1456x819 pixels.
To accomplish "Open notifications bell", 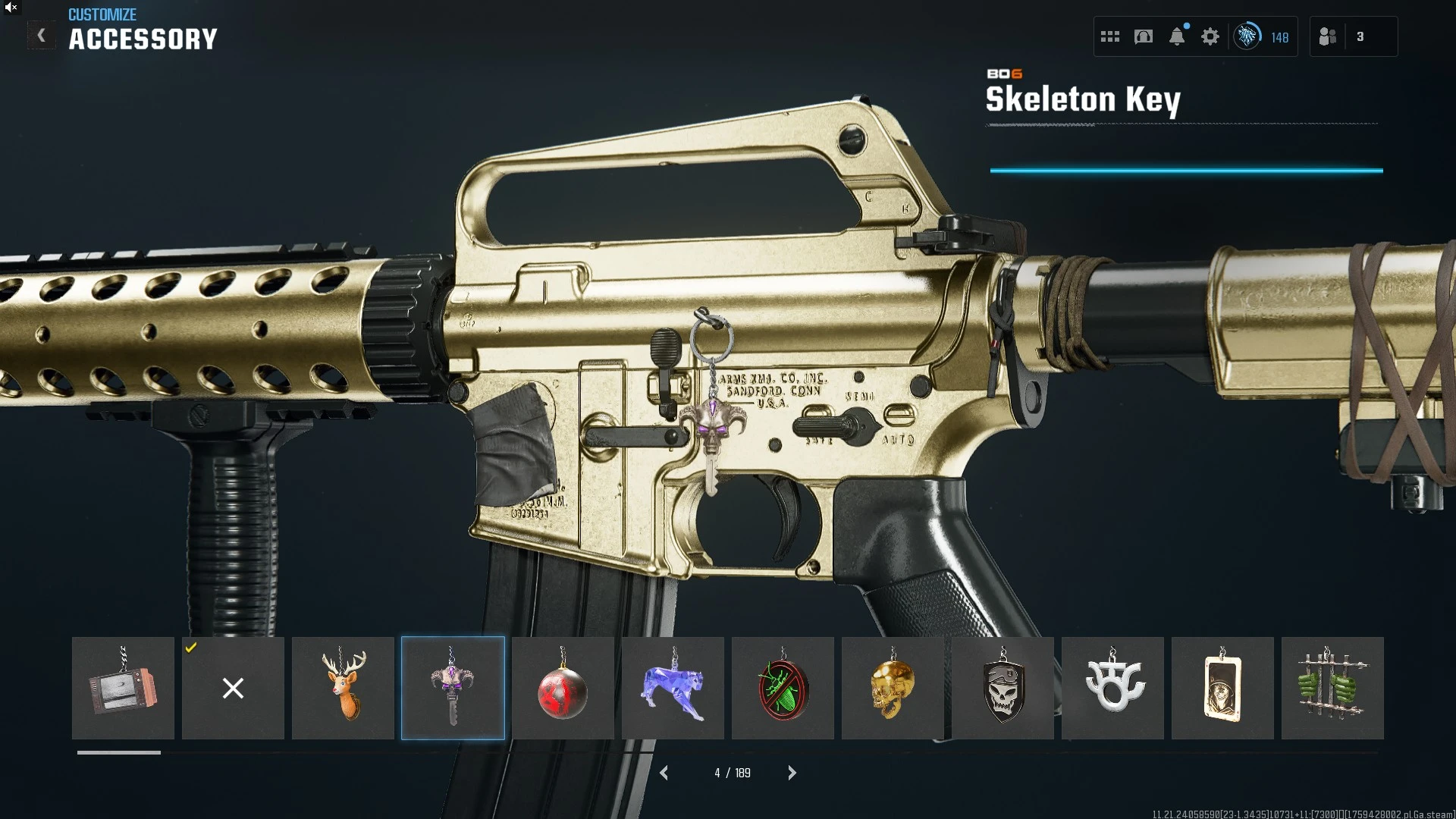I will point(1177,36).
